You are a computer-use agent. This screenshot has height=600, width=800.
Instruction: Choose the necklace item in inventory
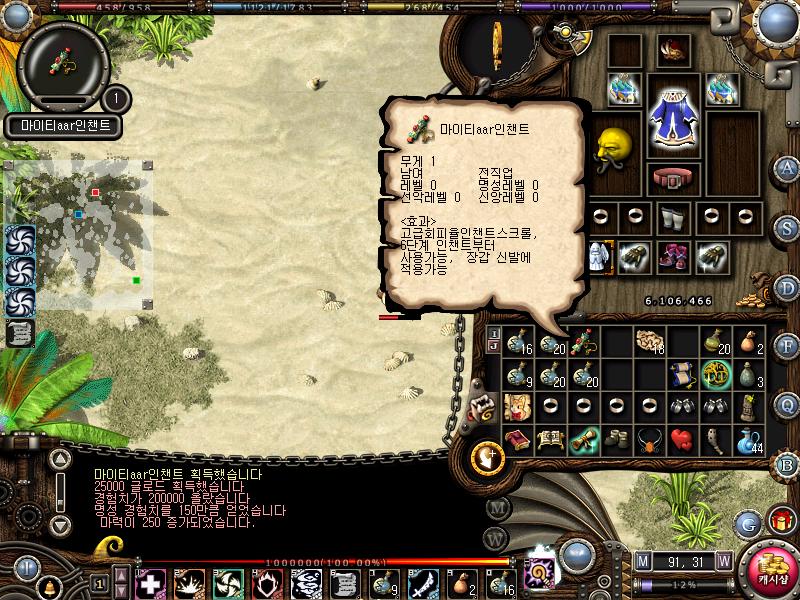coord(651,440)
